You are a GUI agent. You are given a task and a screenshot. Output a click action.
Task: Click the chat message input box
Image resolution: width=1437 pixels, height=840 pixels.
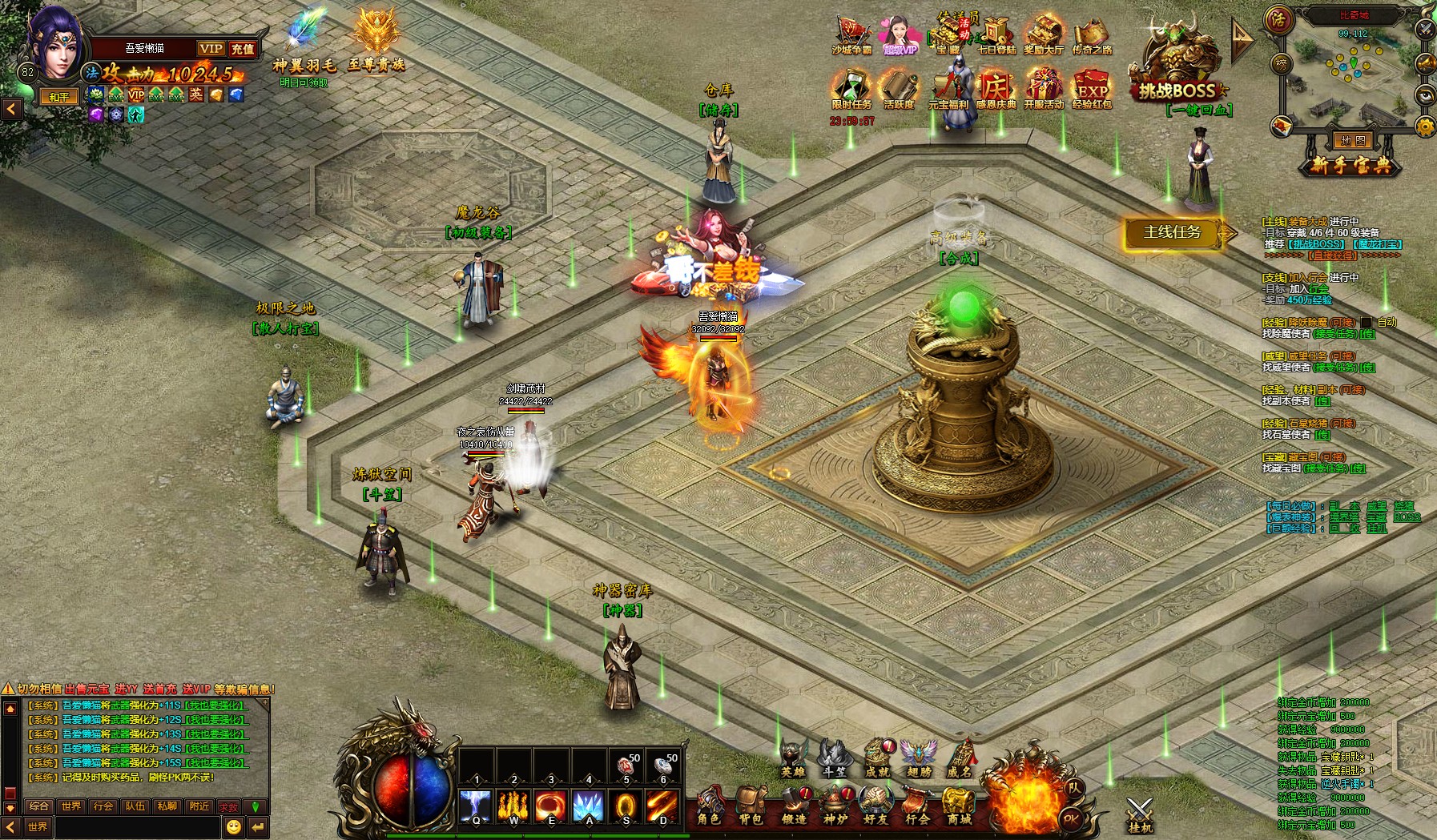coord(136,826)
